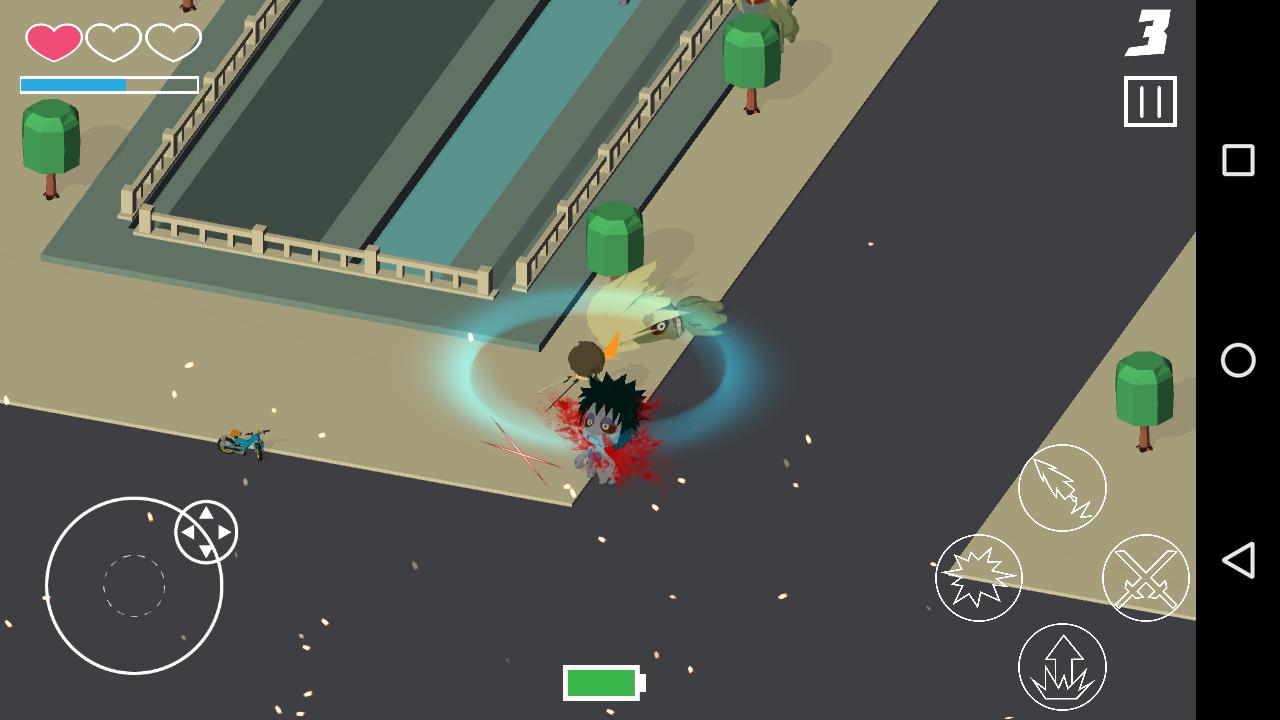The width and height of the screenshot is (1280, 720).
Task: Trigger the starburst explosion ability
Action: pos(981,579)
